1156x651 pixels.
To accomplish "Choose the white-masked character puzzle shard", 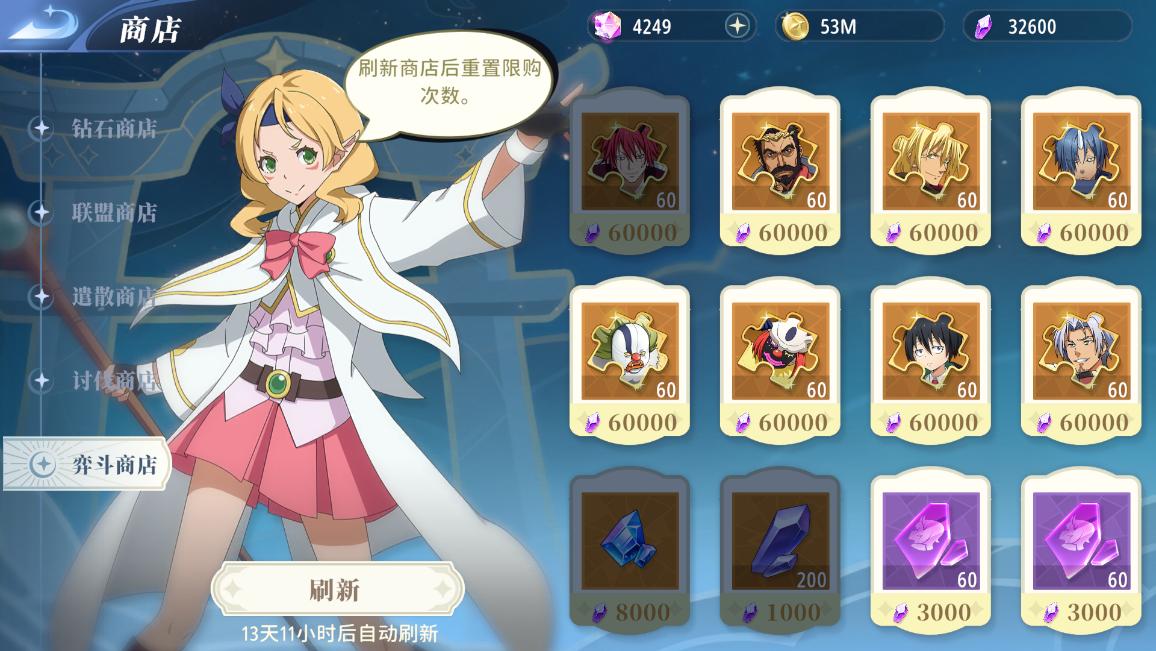I will coord(780,362).
